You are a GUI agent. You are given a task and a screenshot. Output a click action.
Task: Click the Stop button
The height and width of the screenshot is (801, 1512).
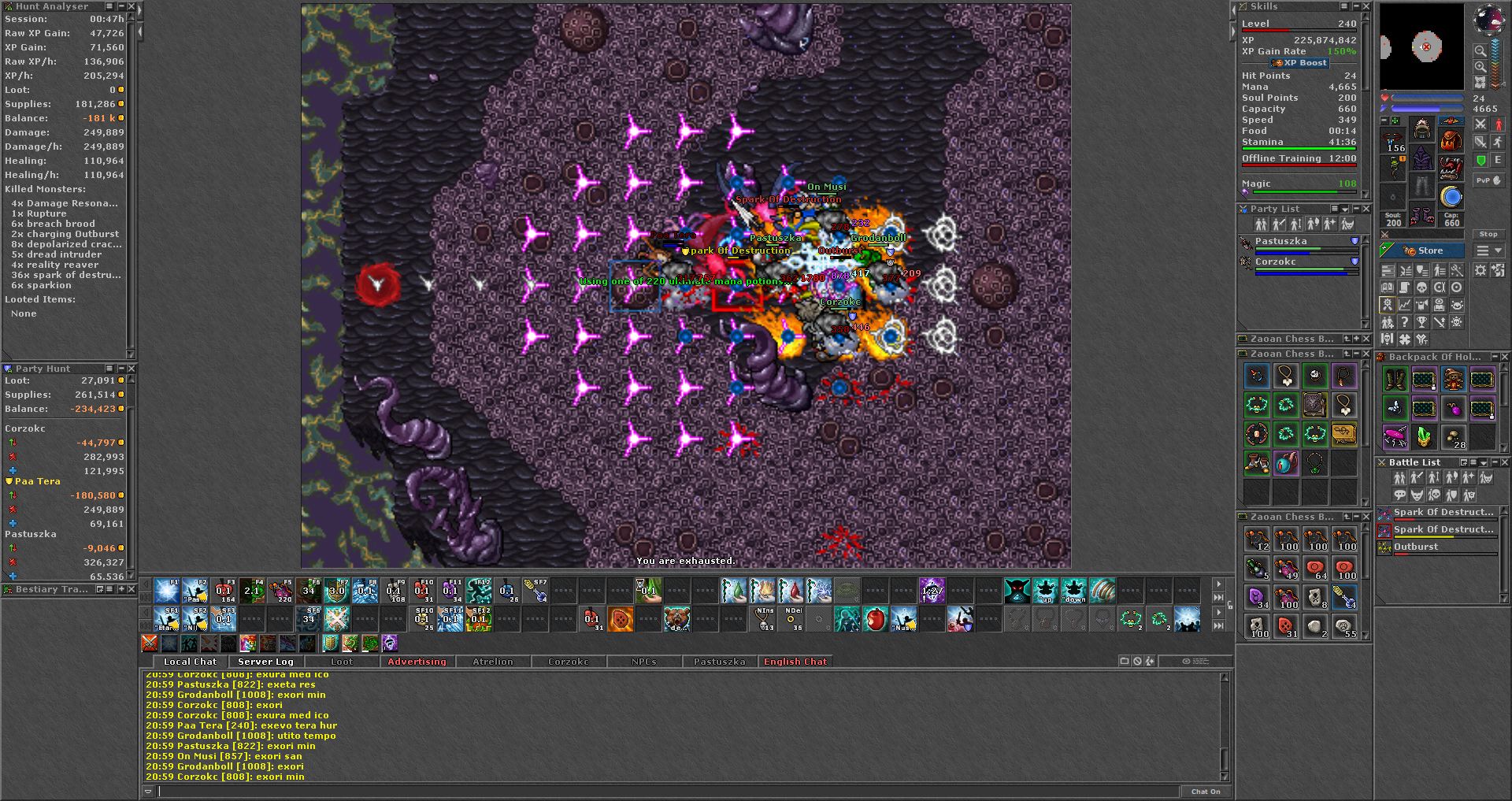[1488, 234]
